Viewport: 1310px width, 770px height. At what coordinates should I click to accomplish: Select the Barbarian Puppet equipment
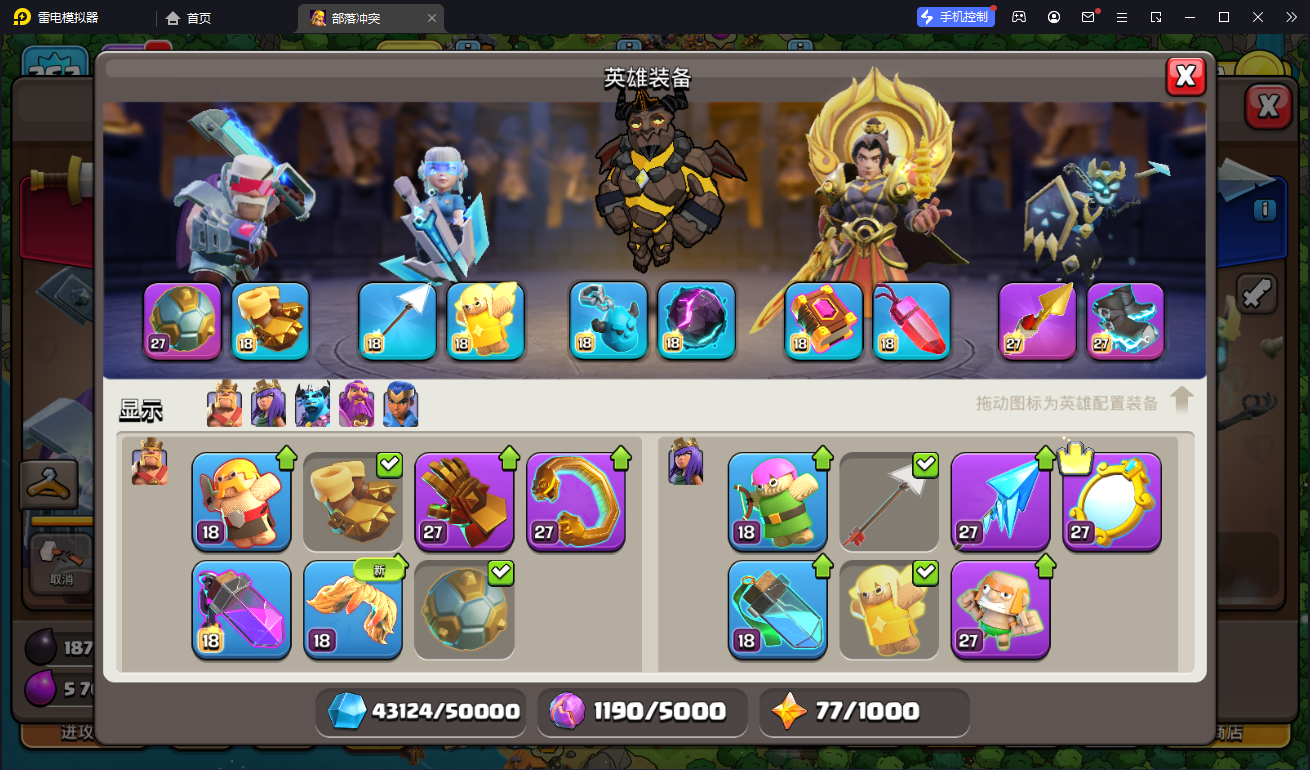[241, 501]
